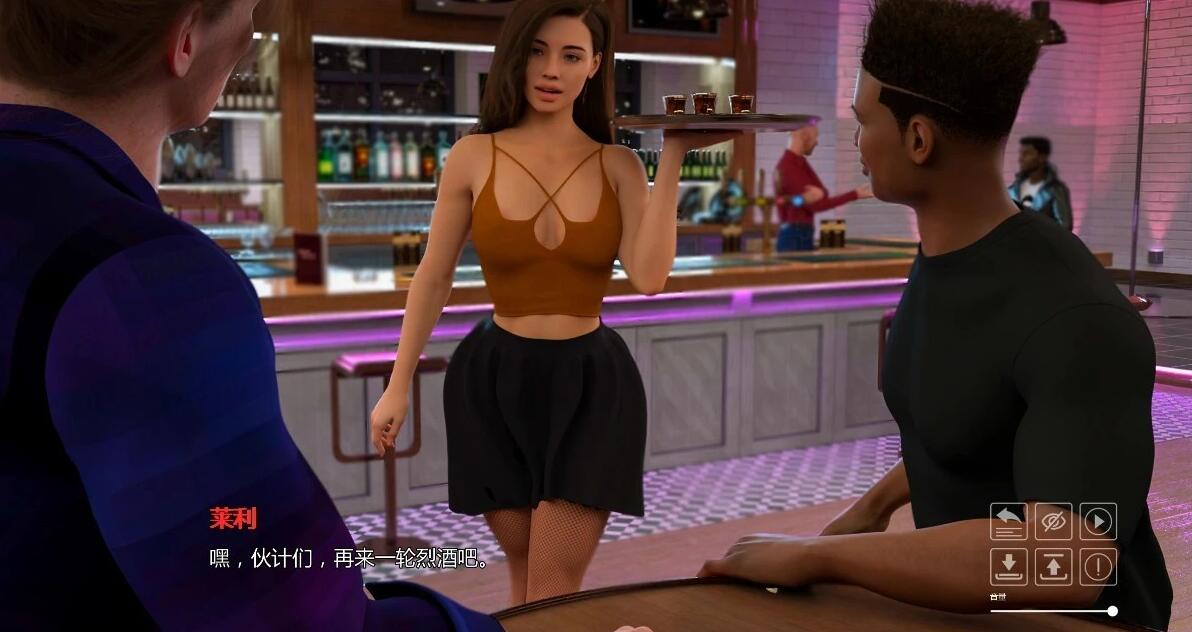1192x632 pixels.
Task: Start auto-play with the play-triangle button
Action: point(1098,521)
